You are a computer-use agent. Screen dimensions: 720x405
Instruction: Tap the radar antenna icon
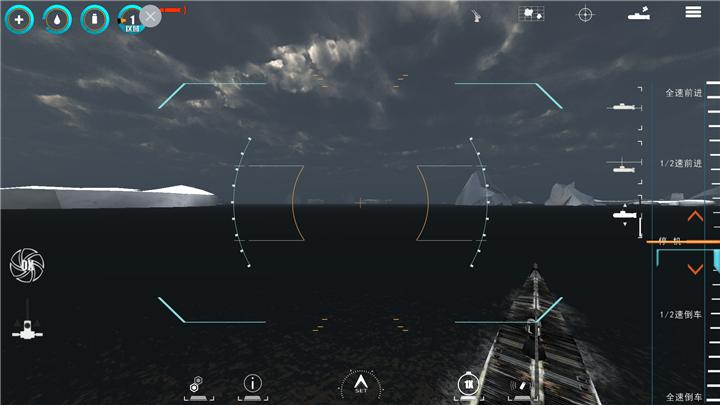pyautogui.click(x=477, y=14)
